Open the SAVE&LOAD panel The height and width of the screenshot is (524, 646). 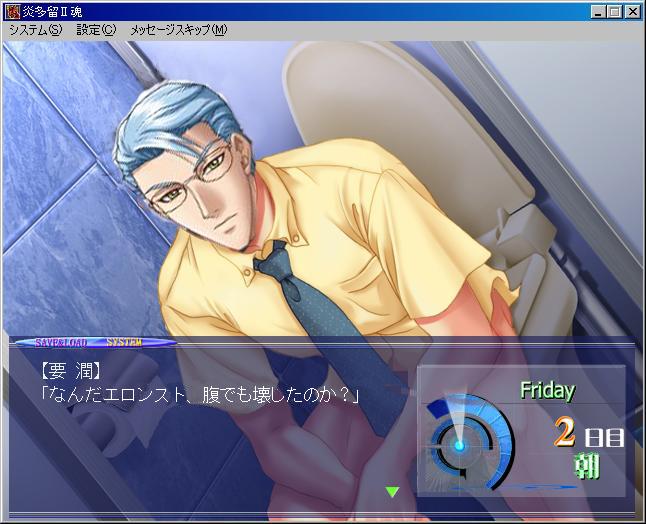pos(63,342)
